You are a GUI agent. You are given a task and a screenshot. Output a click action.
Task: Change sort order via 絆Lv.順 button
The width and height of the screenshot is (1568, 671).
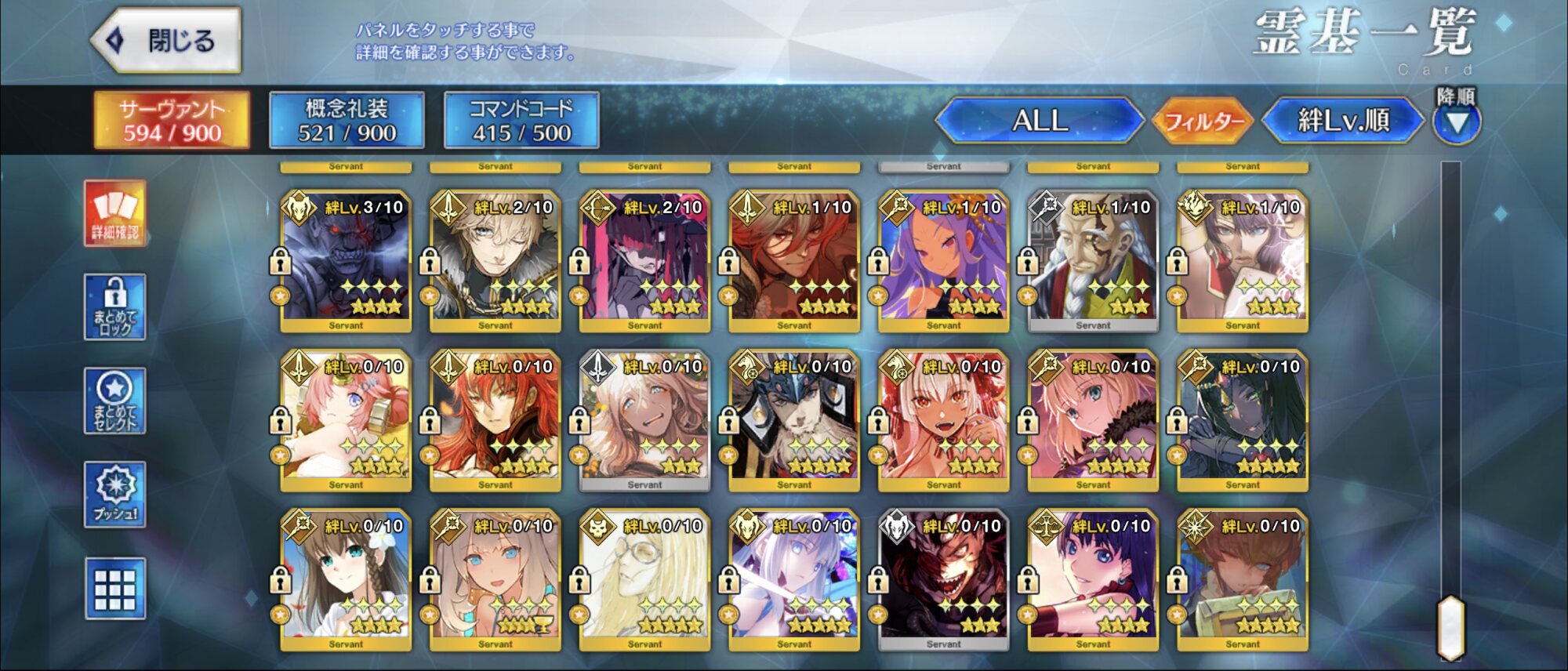point(1343,121)
